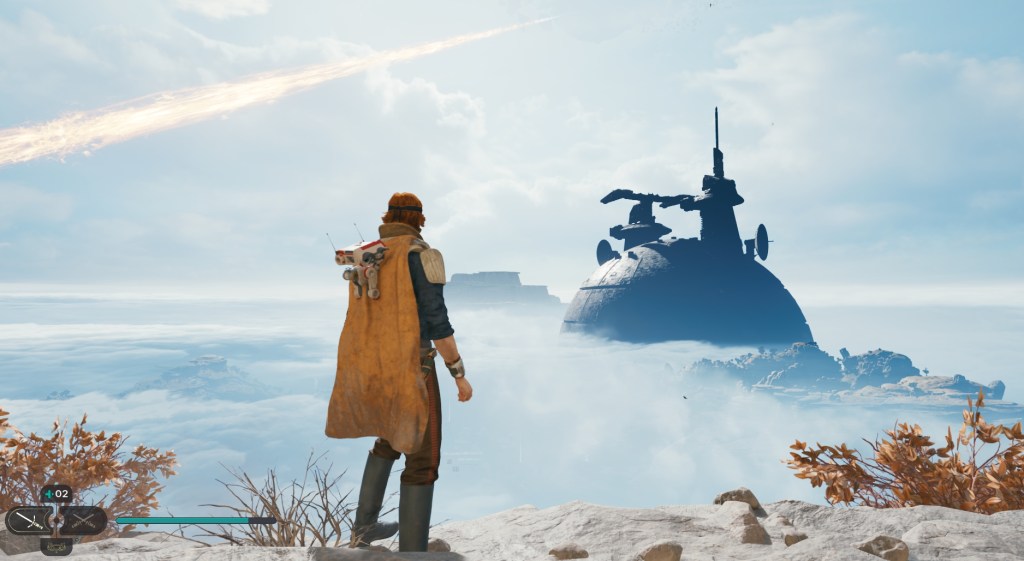This screenshot has width=1024, height=561.
Task: Switch to the crossed lightsabers stance icon
Action: point(83,520)
